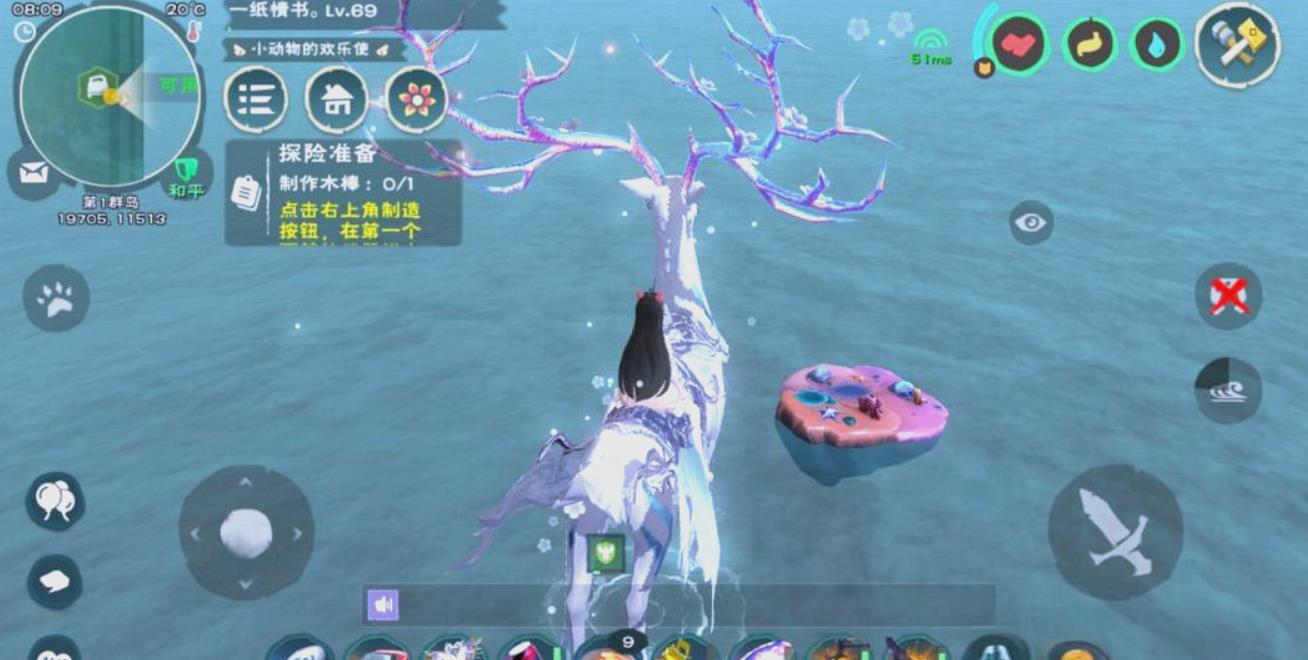This screenshot has width=1308, height=660.
Task: Tap the house home button
Action: pyautogui.click(x=337, y=99)
